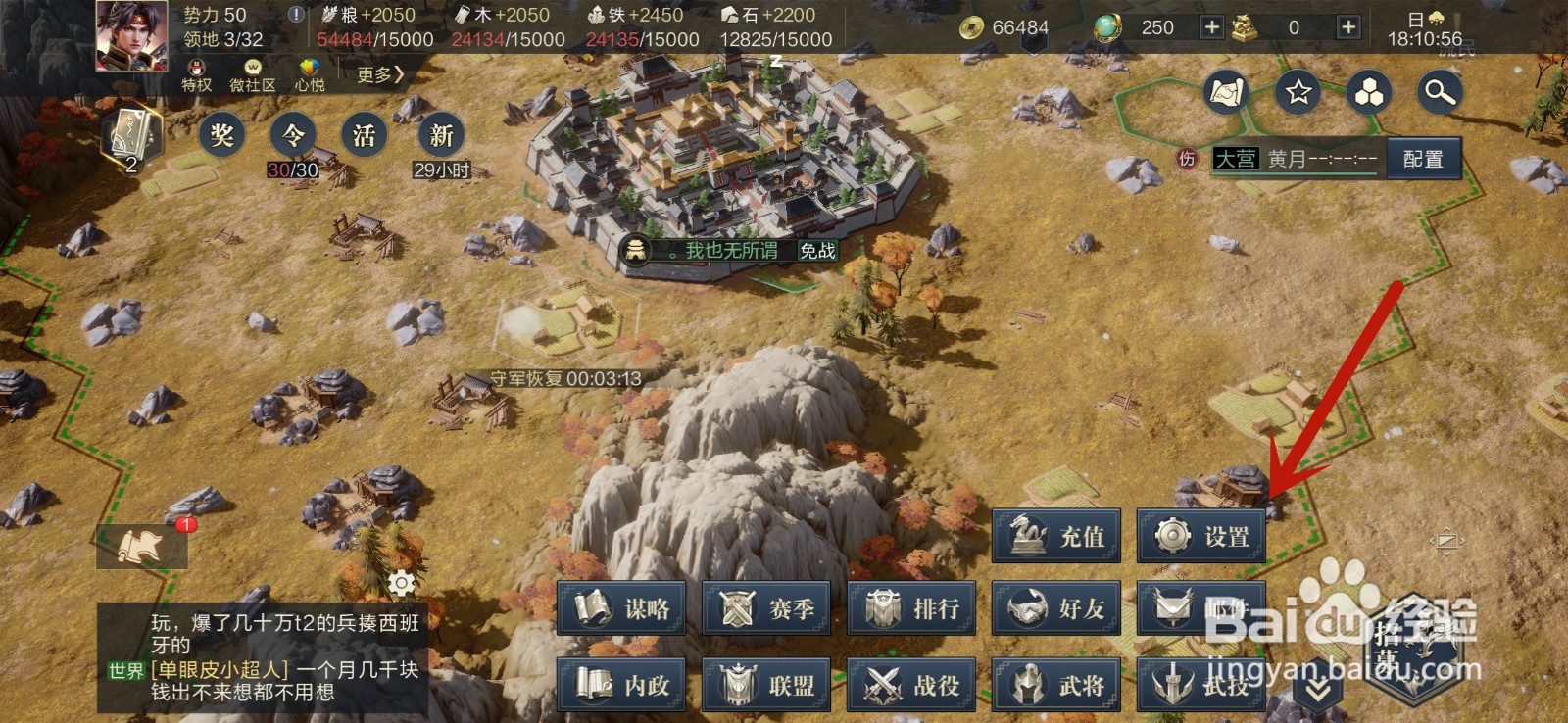This screenshot has width=1568, height=723.
Task: Open the 武将 generals menu
Action: point(1056,685)
